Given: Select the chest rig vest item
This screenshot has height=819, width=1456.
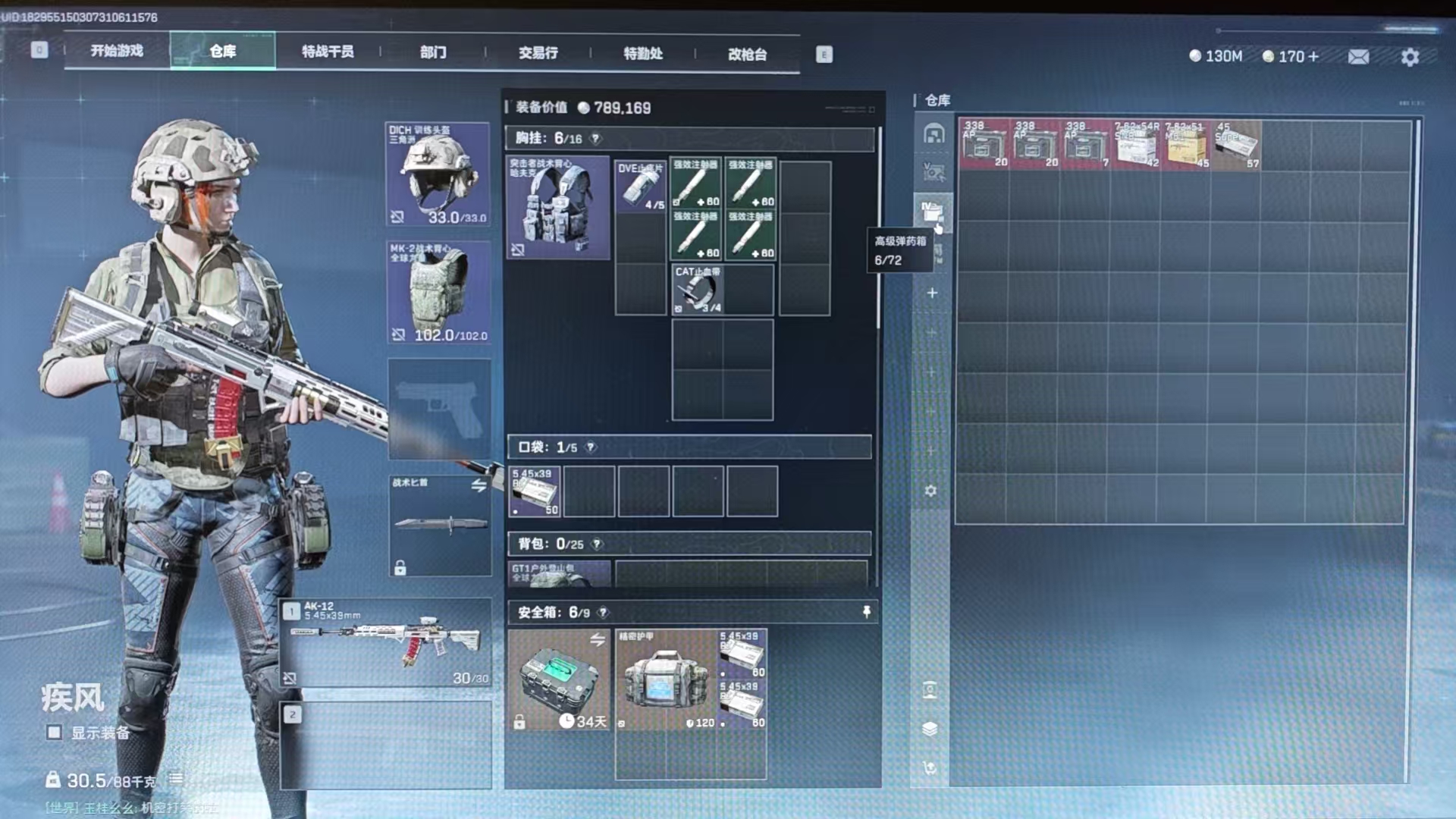Looking at the screenshot, I should pyautogui.click(x=558, y=208).
